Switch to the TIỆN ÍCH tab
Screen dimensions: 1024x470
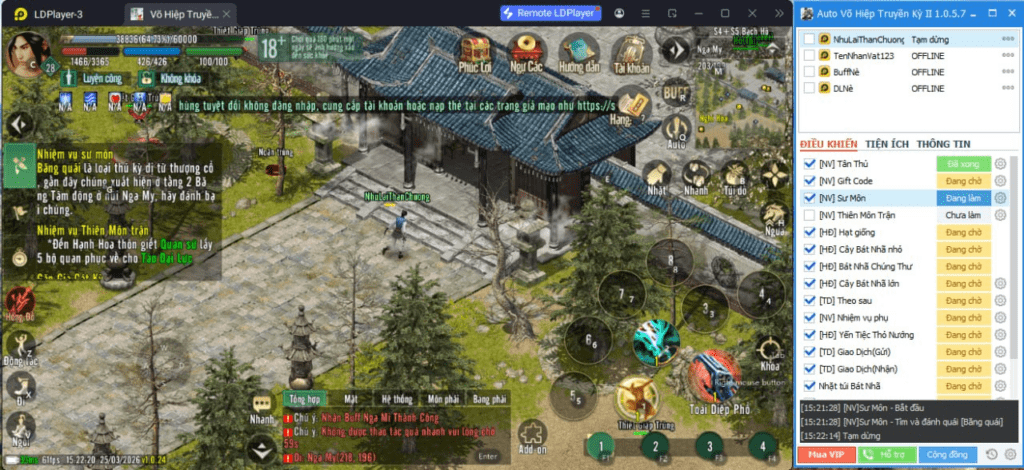click(x=886, y=144)
